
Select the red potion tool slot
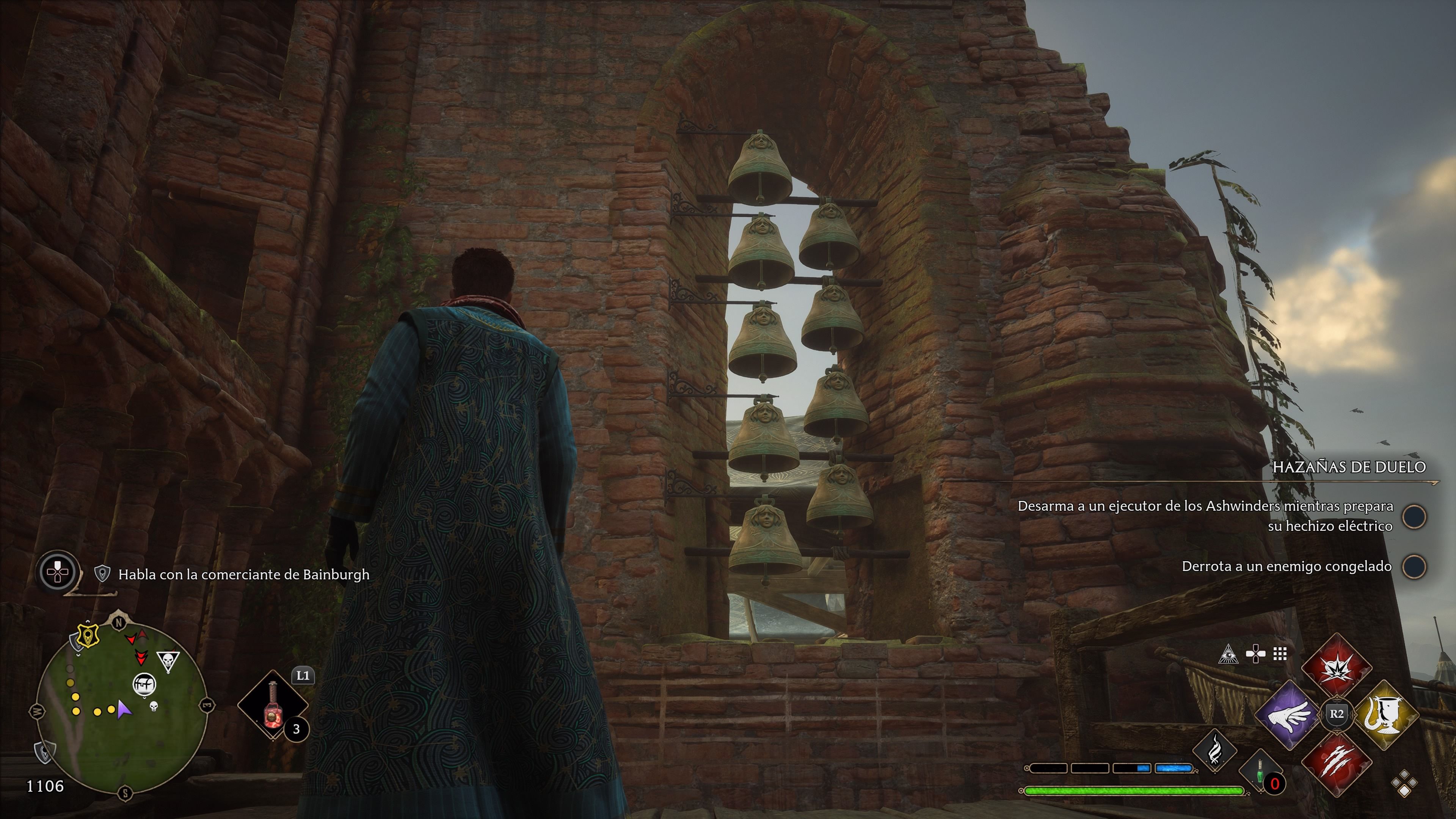click(x=273, y=704)
